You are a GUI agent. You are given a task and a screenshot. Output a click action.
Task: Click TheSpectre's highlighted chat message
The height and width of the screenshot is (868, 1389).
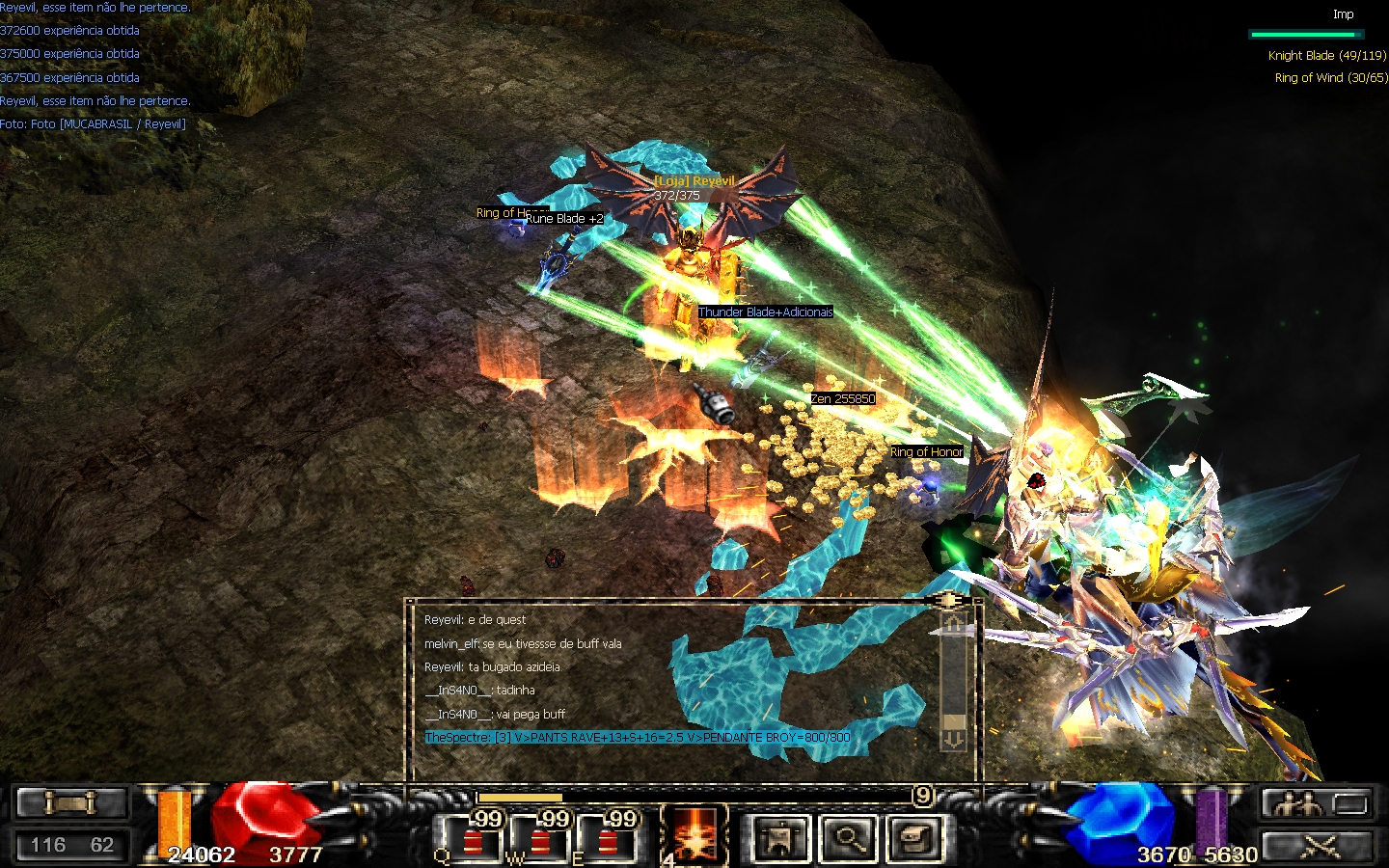[x=638, y=738]
